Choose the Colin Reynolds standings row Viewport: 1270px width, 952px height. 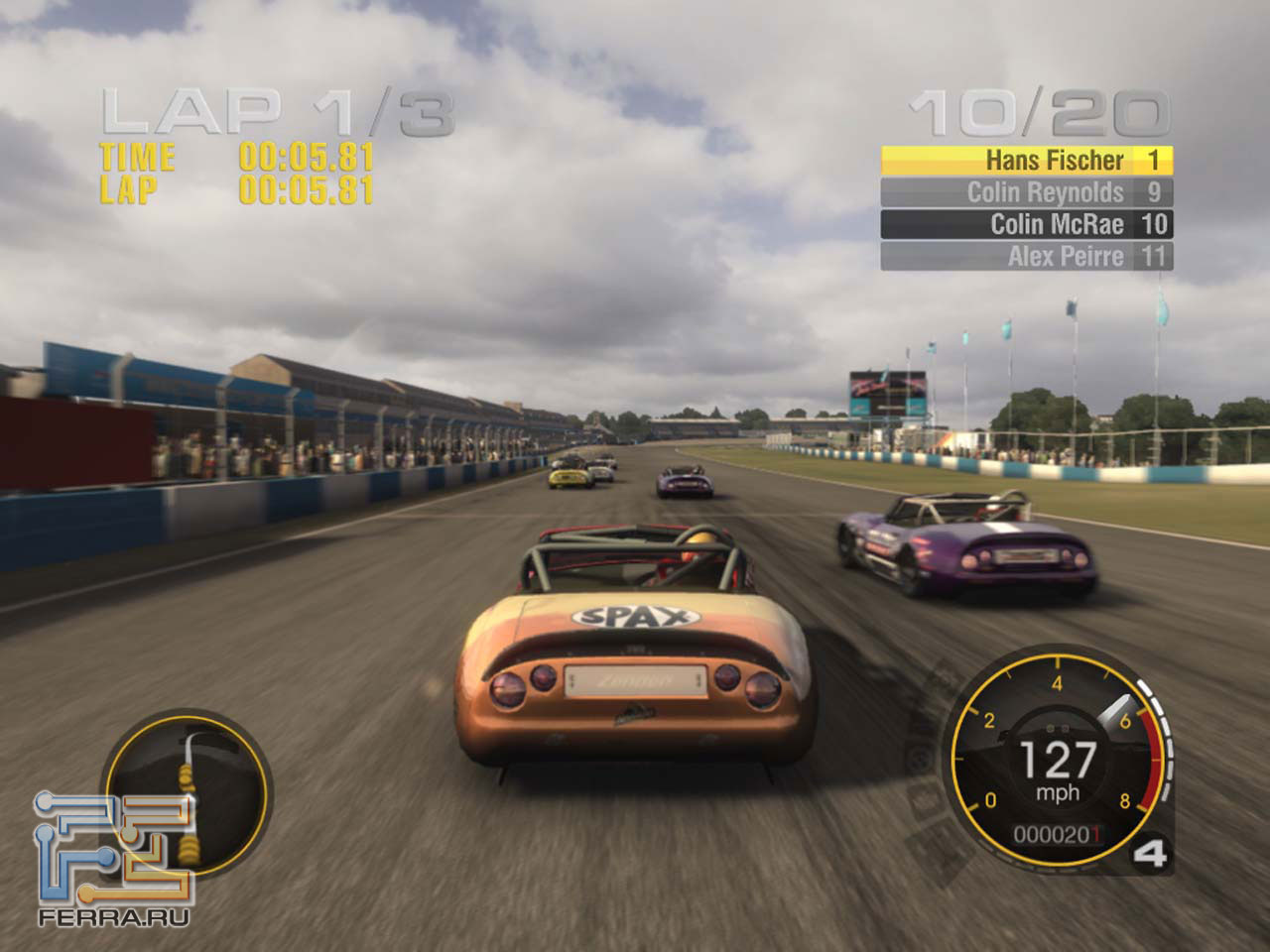pos(1027,192)
